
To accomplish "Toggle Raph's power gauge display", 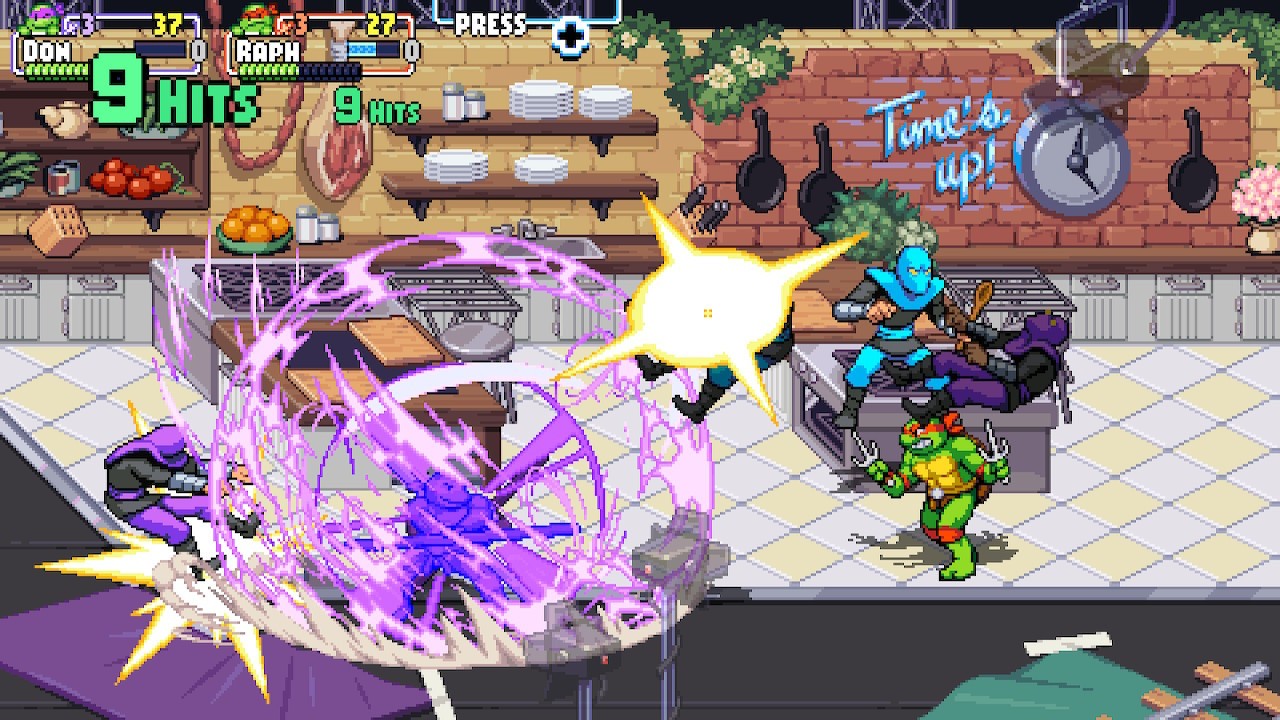I will 375,48.
